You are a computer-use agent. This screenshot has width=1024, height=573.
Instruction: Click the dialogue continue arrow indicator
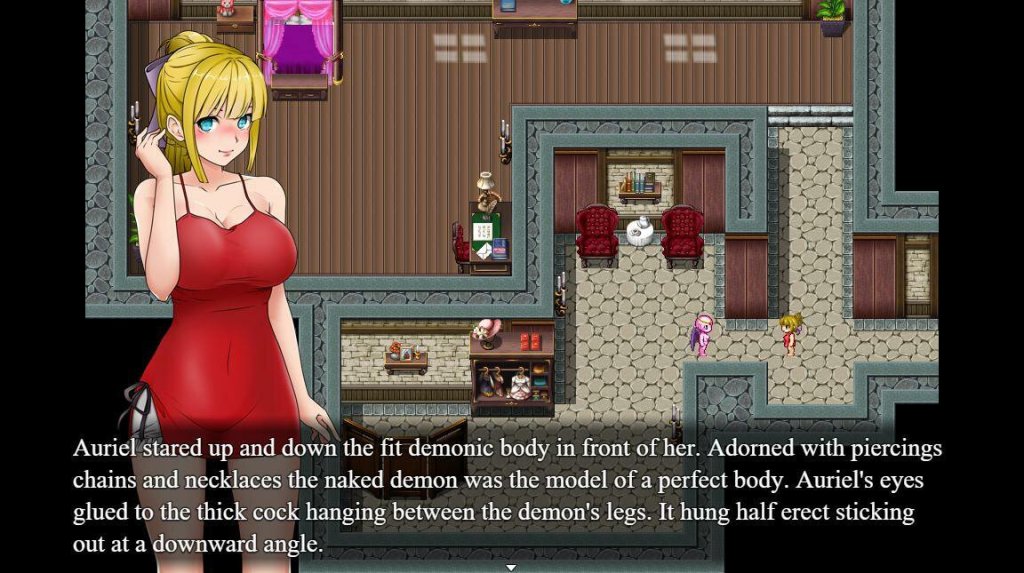tap(511, 567)
